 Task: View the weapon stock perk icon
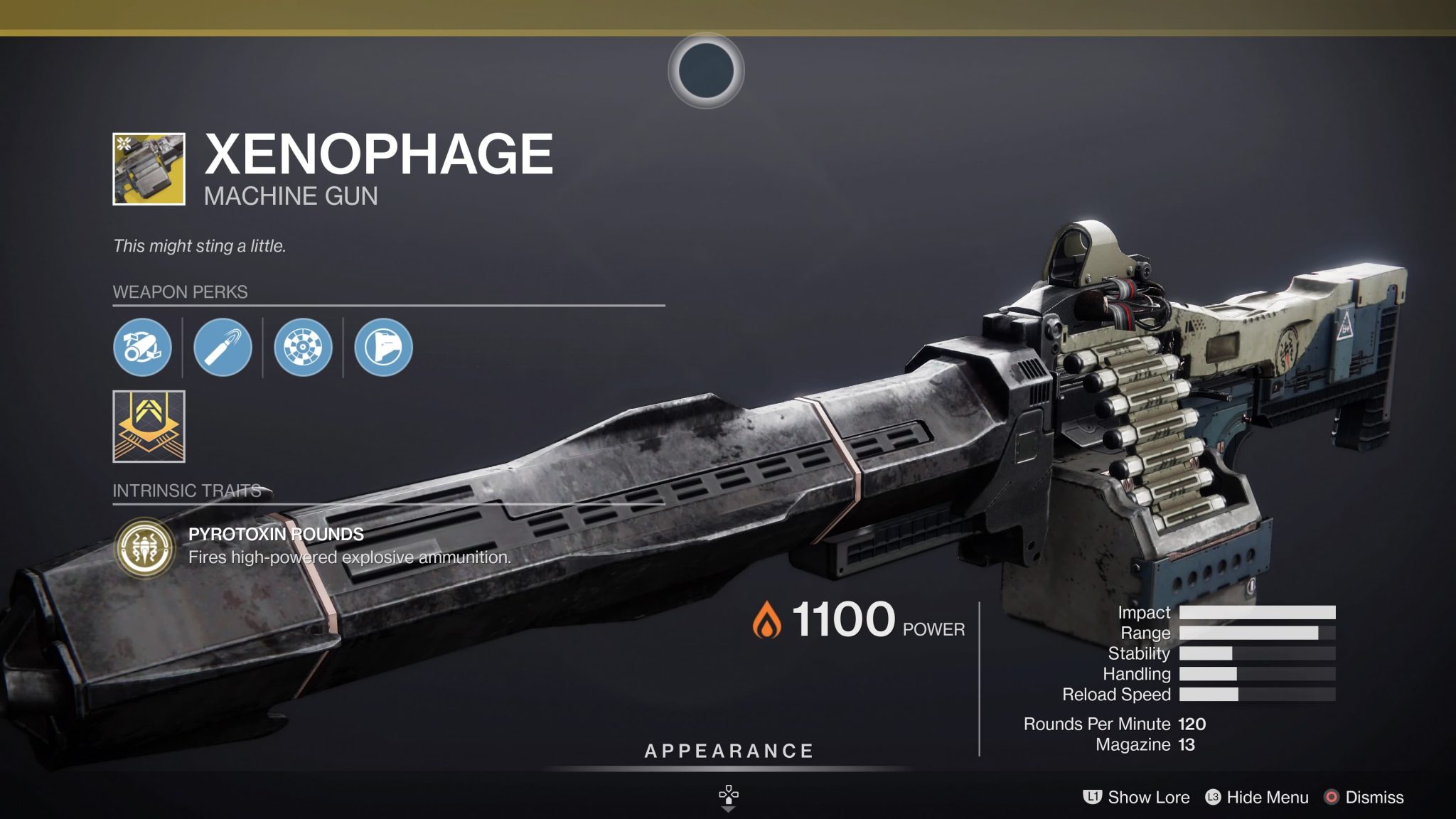pos(383,348)
